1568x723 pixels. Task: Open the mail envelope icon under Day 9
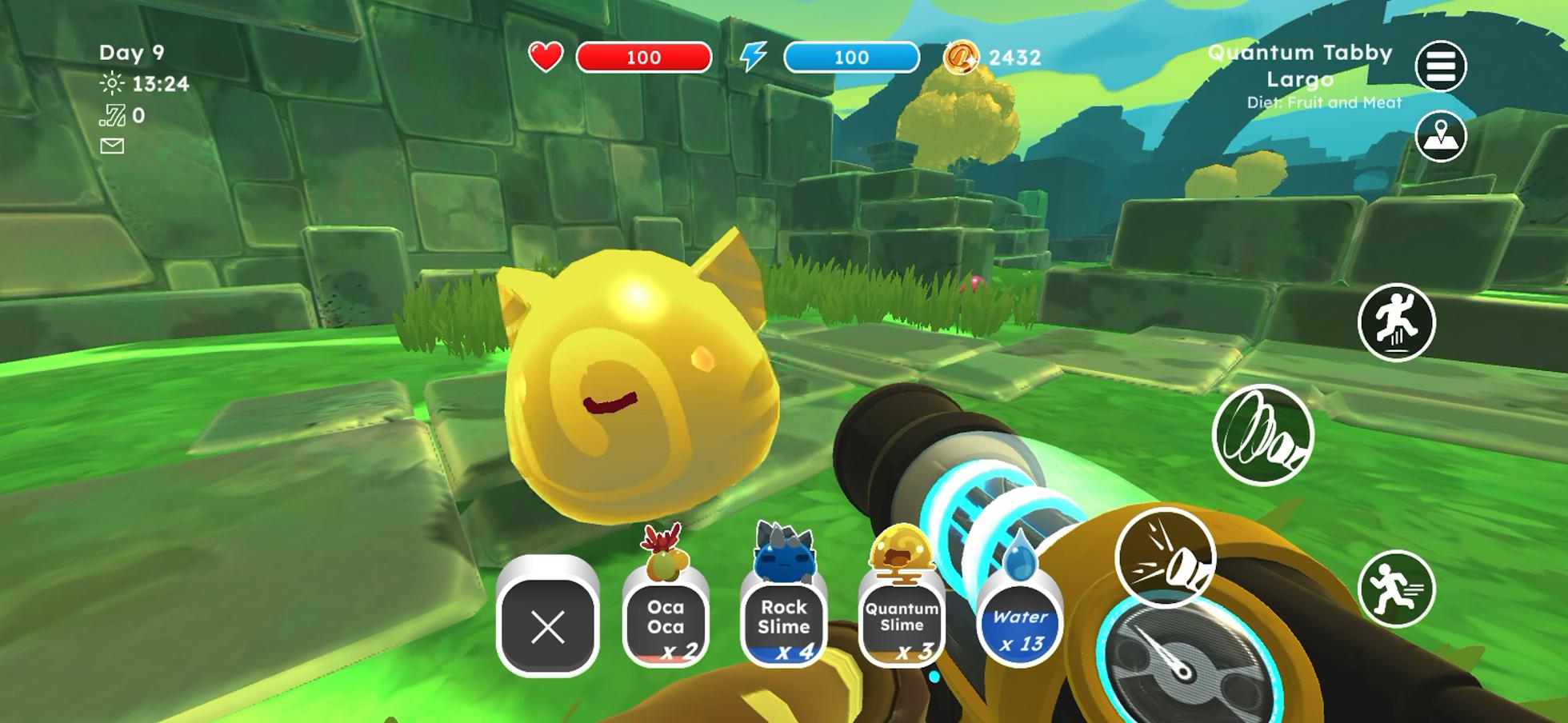pyautogui.click(x=112, y=145)
